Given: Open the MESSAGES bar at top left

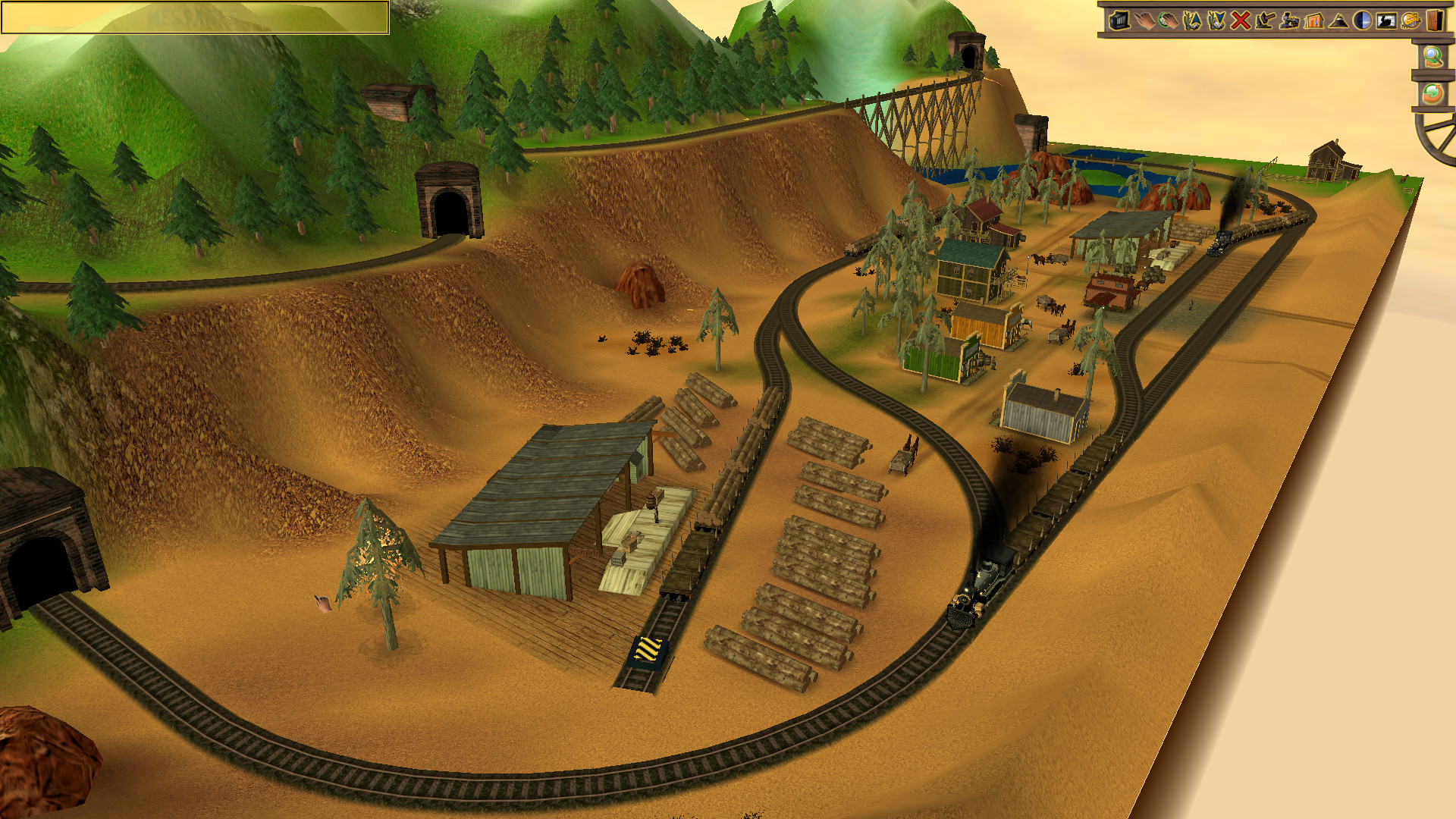Looking at the screenshot, I should pos(193,17).
